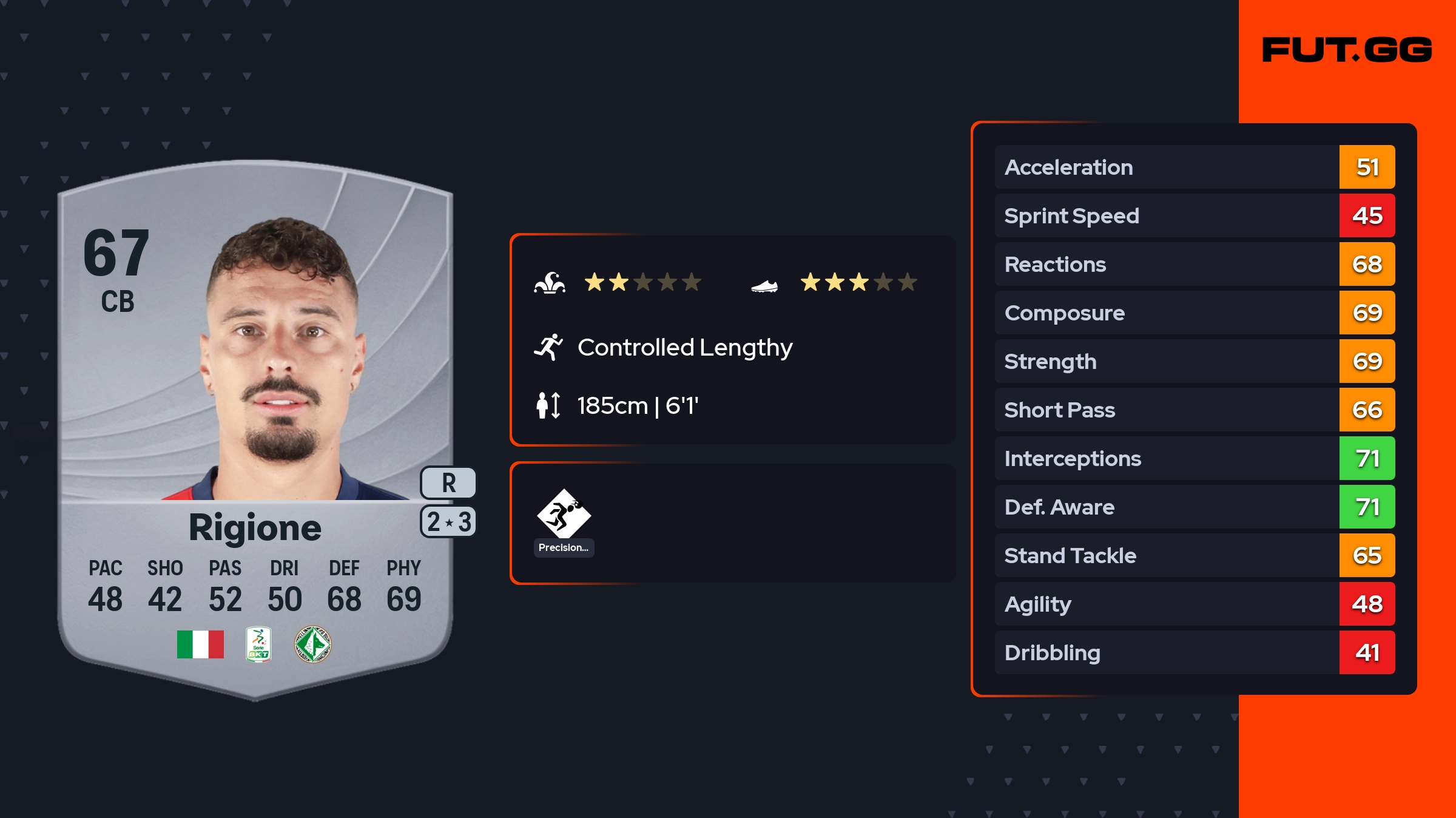Pick the Short Pass stat row
Image resolution: width=1456 pixels, height=818 pixels.
click(1195, 410)
